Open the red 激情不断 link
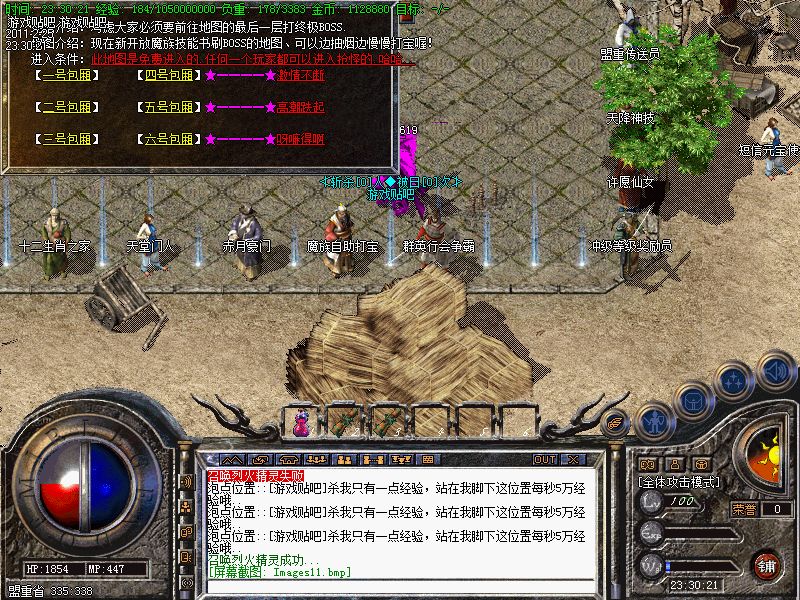 click(x=300, y=75)
